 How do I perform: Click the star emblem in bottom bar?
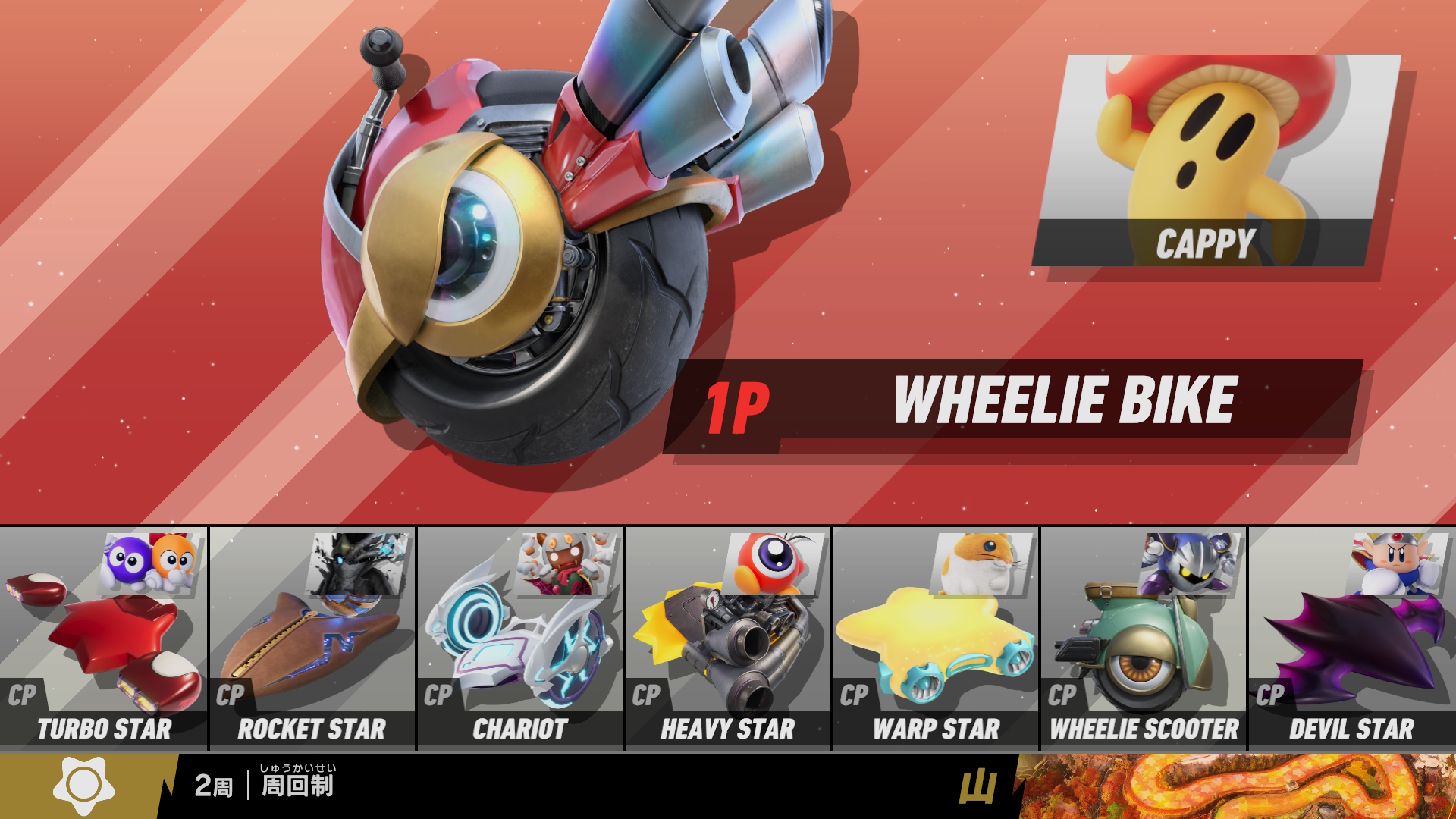[83, 786]
